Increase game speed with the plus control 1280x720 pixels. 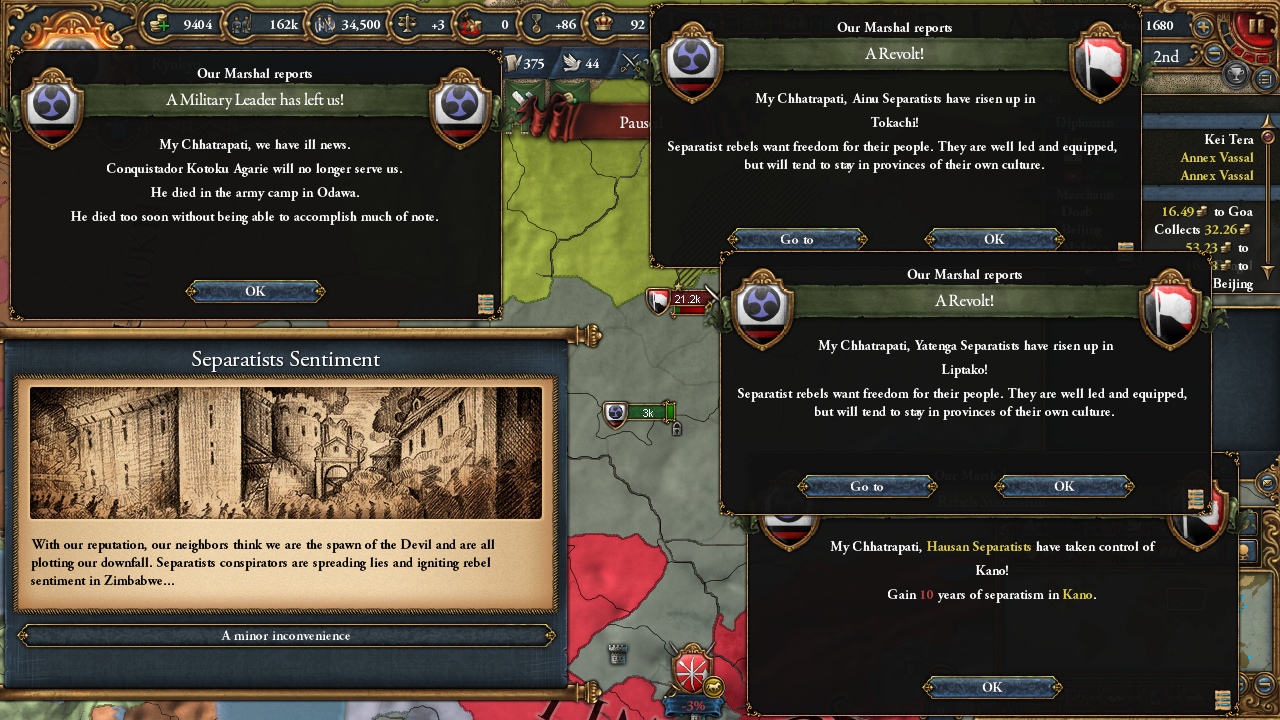coord(1203,28)
